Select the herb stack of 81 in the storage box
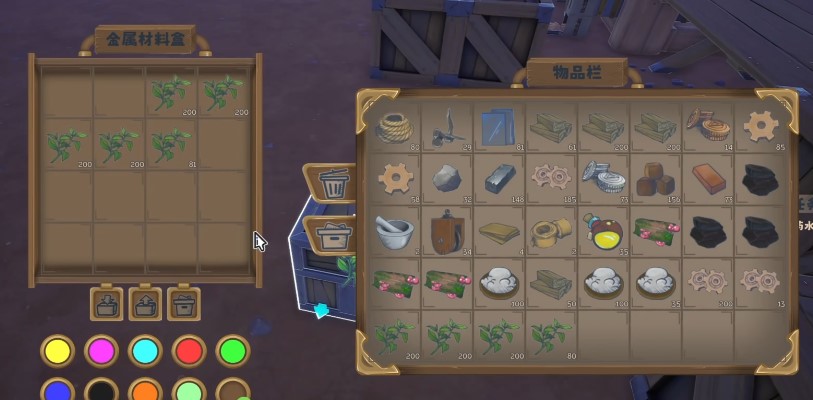The image size is (813, 400). pyautogui.click(x=171, y=145)
